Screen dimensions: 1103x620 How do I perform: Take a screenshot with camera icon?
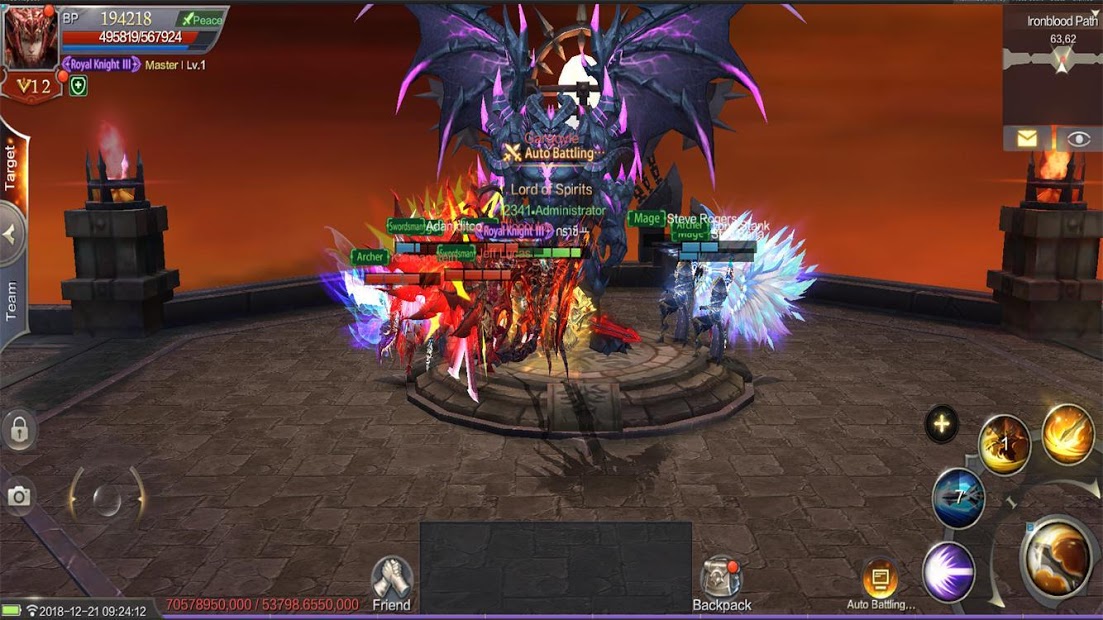pos(19,496)
